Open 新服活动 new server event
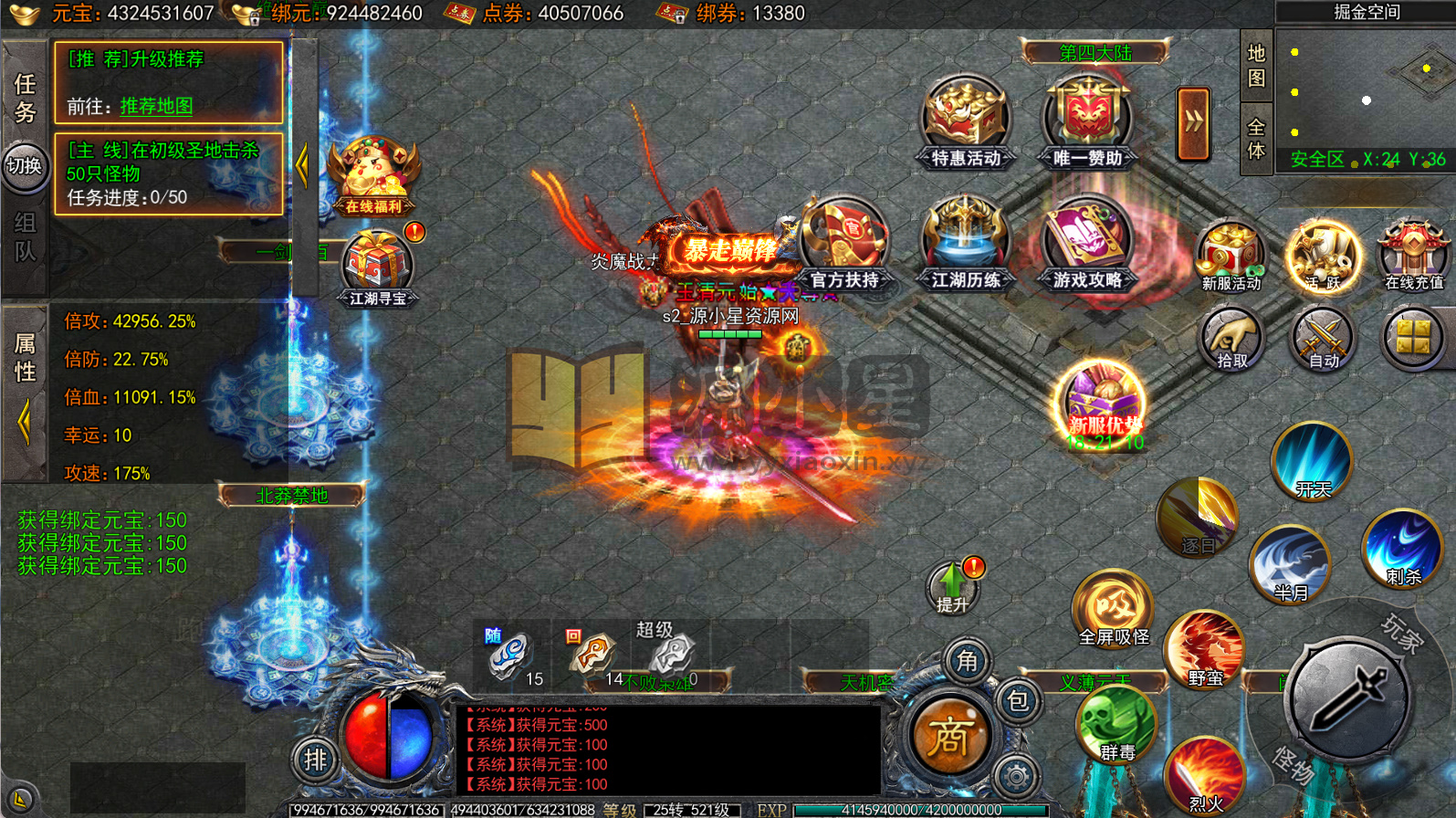 pyautogui.click(x=1231, y=256)
